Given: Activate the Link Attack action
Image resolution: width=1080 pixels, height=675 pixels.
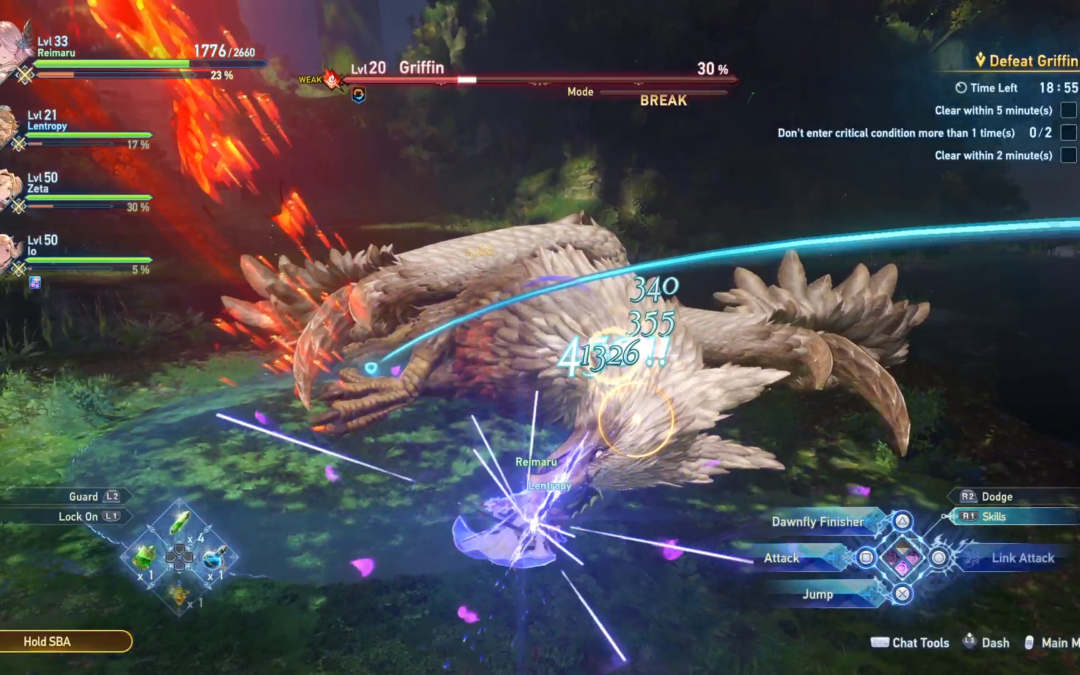Looking at the screenshot, I should [x=1022, y=558].
